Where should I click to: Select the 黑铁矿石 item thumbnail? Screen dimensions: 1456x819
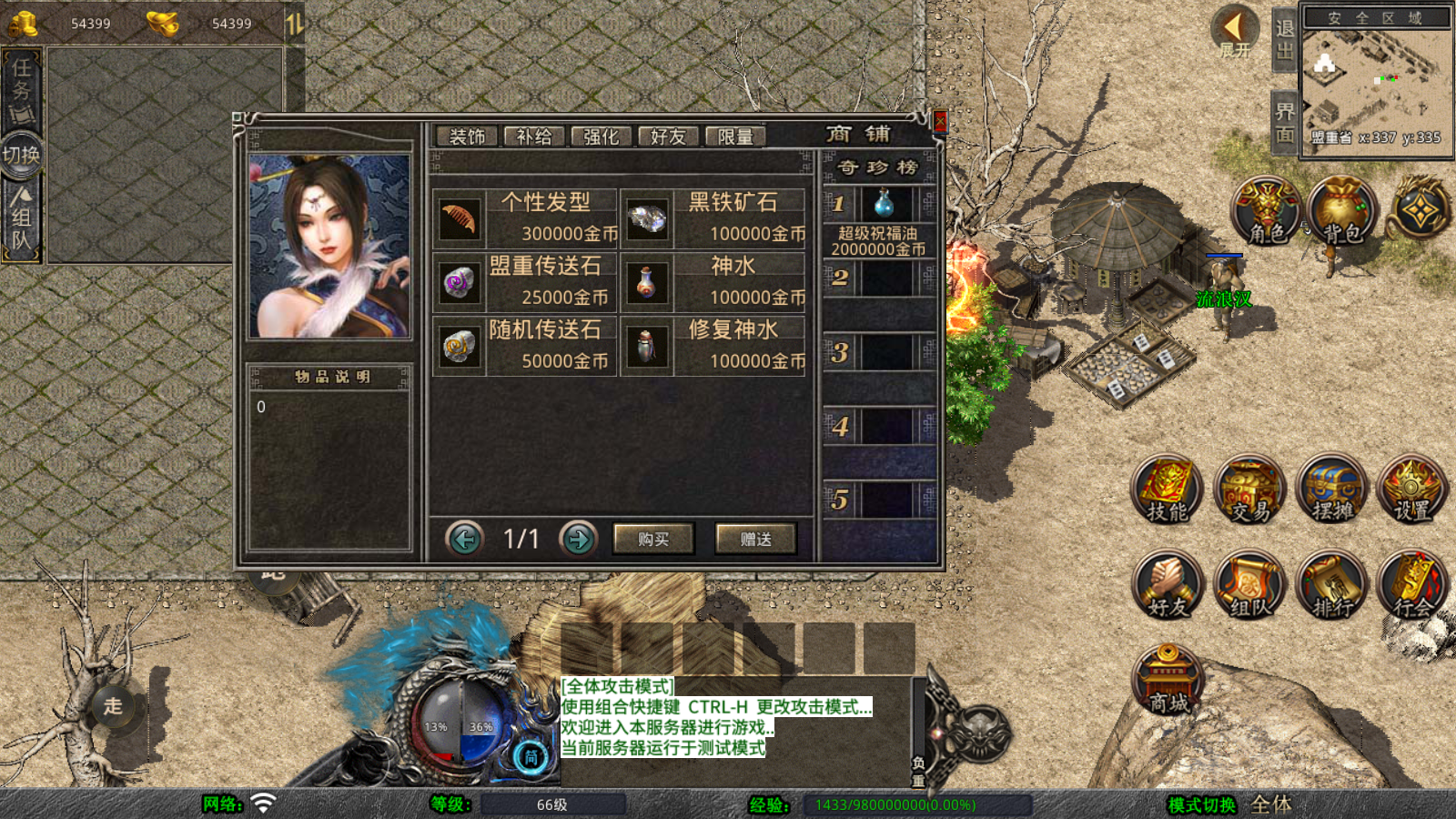[x=648, y=218]
